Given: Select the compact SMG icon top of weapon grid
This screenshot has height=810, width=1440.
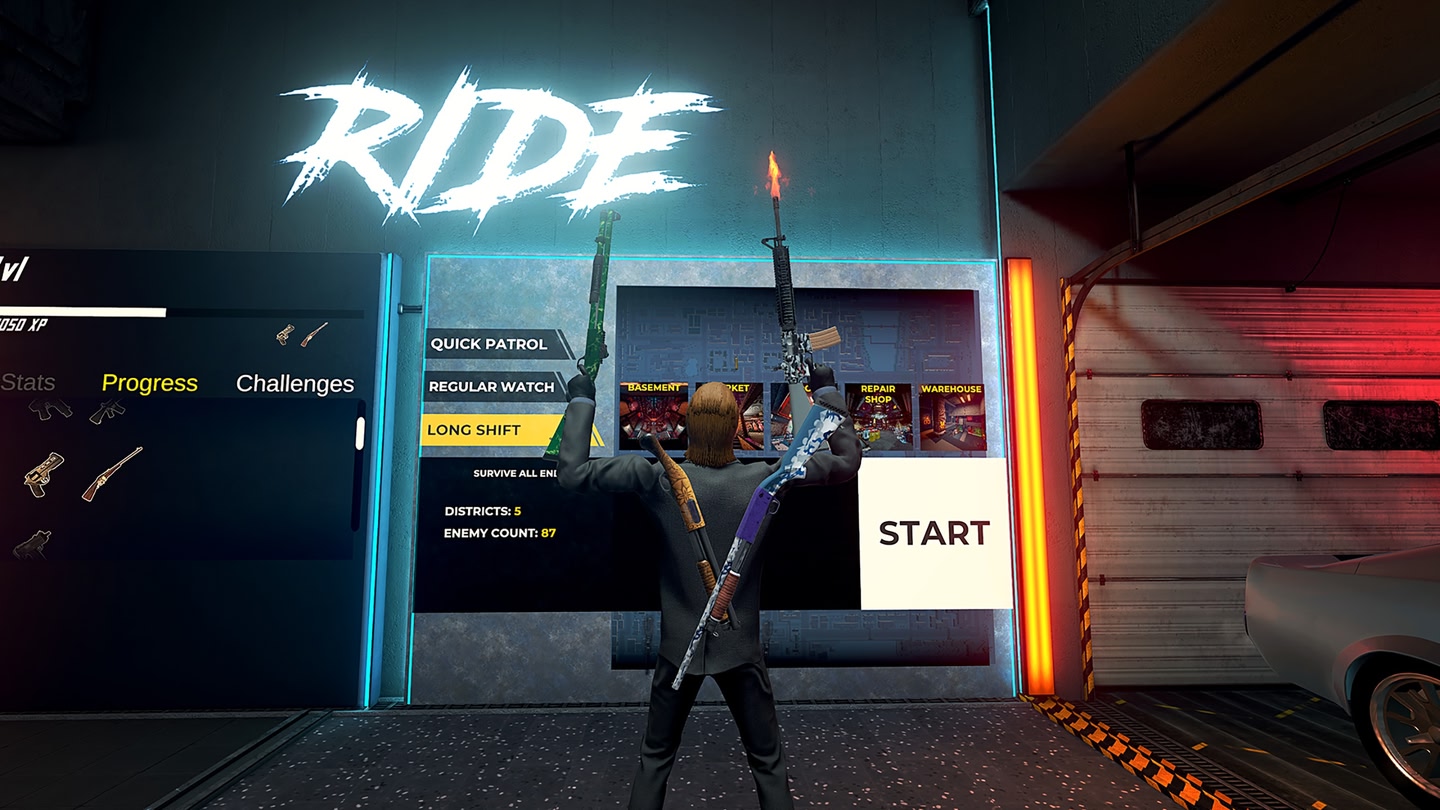Looking at the screenshot, I should pos(51,412).
